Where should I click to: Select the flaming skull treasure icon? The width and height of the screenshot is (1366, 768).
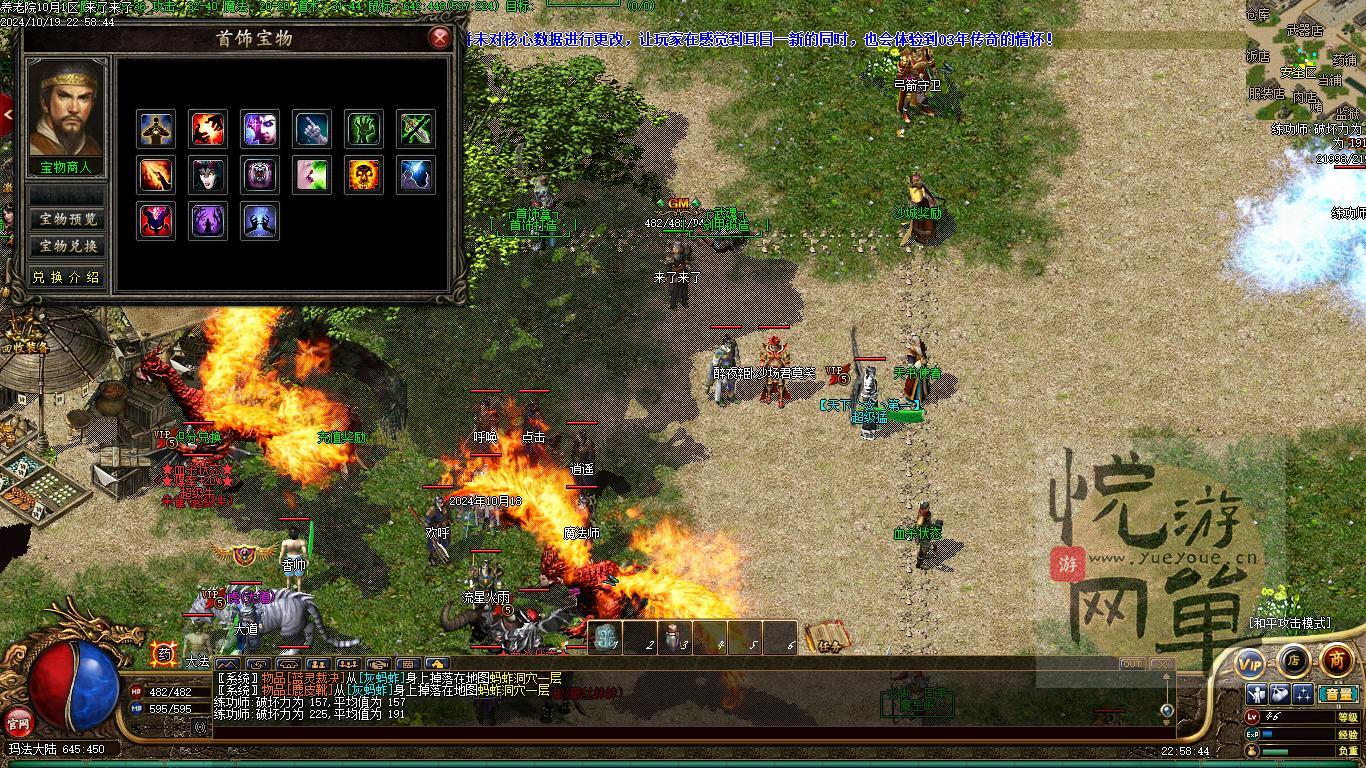(364, 175)
